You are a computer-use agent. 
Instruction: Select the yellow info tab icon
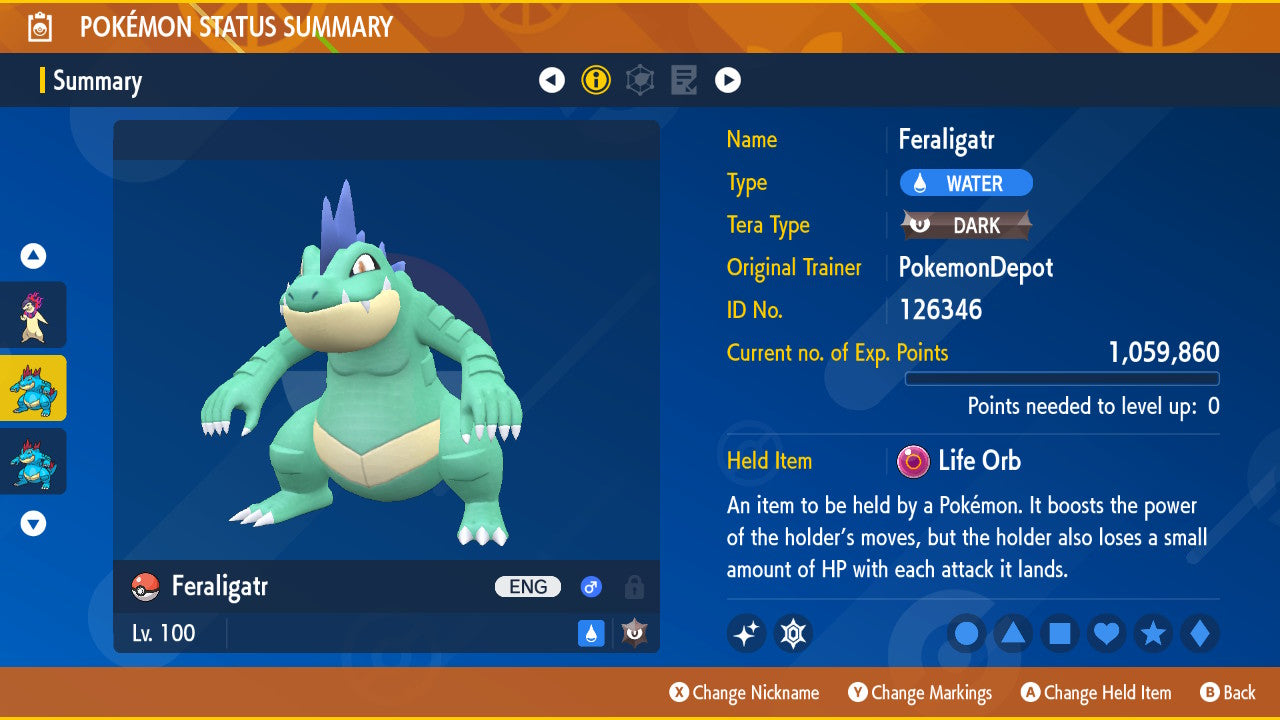[596, 80]
